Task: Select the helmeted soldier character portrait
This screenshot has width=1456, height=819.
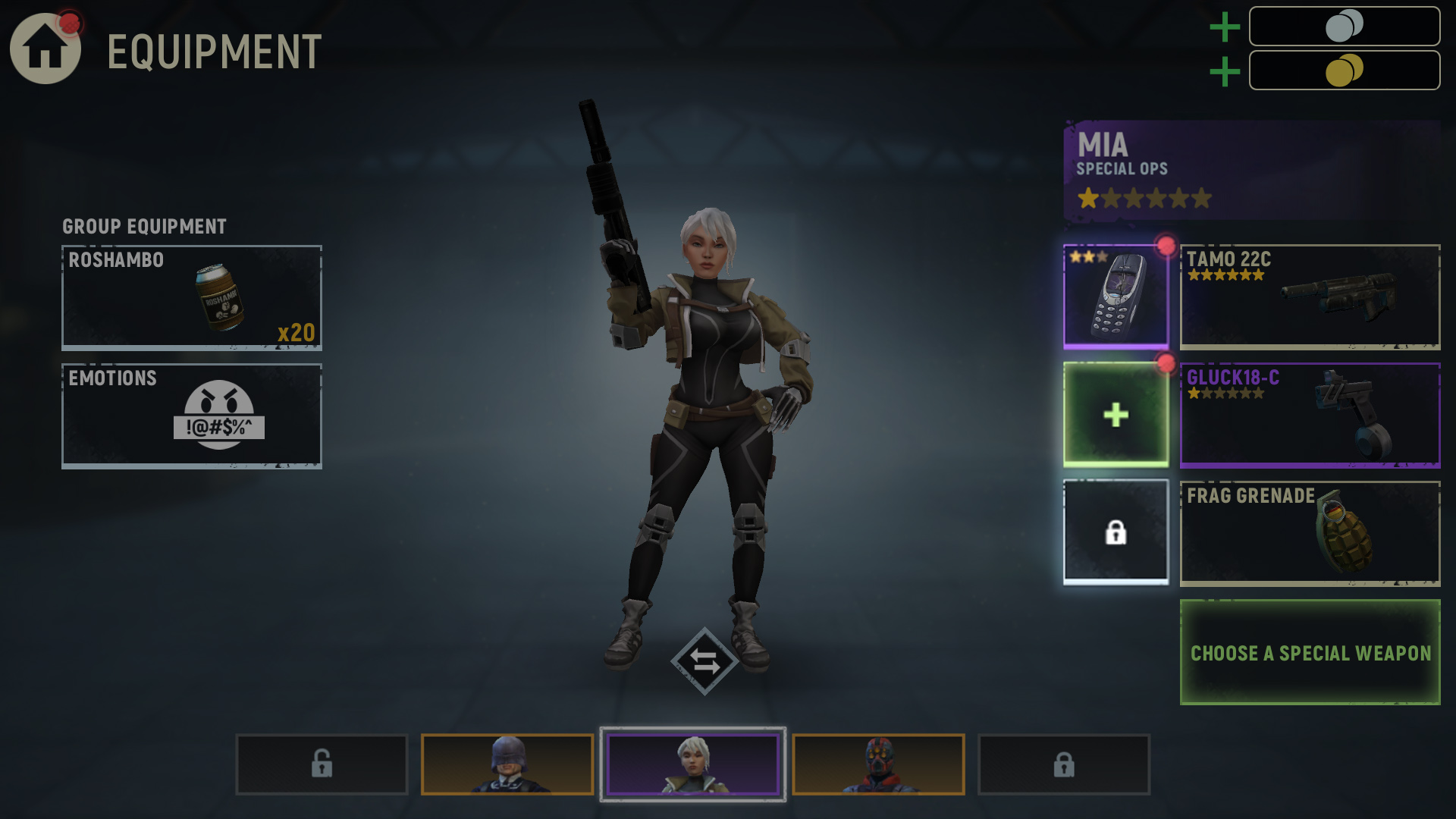Action: pyautogui.click(x=507, y=764)
